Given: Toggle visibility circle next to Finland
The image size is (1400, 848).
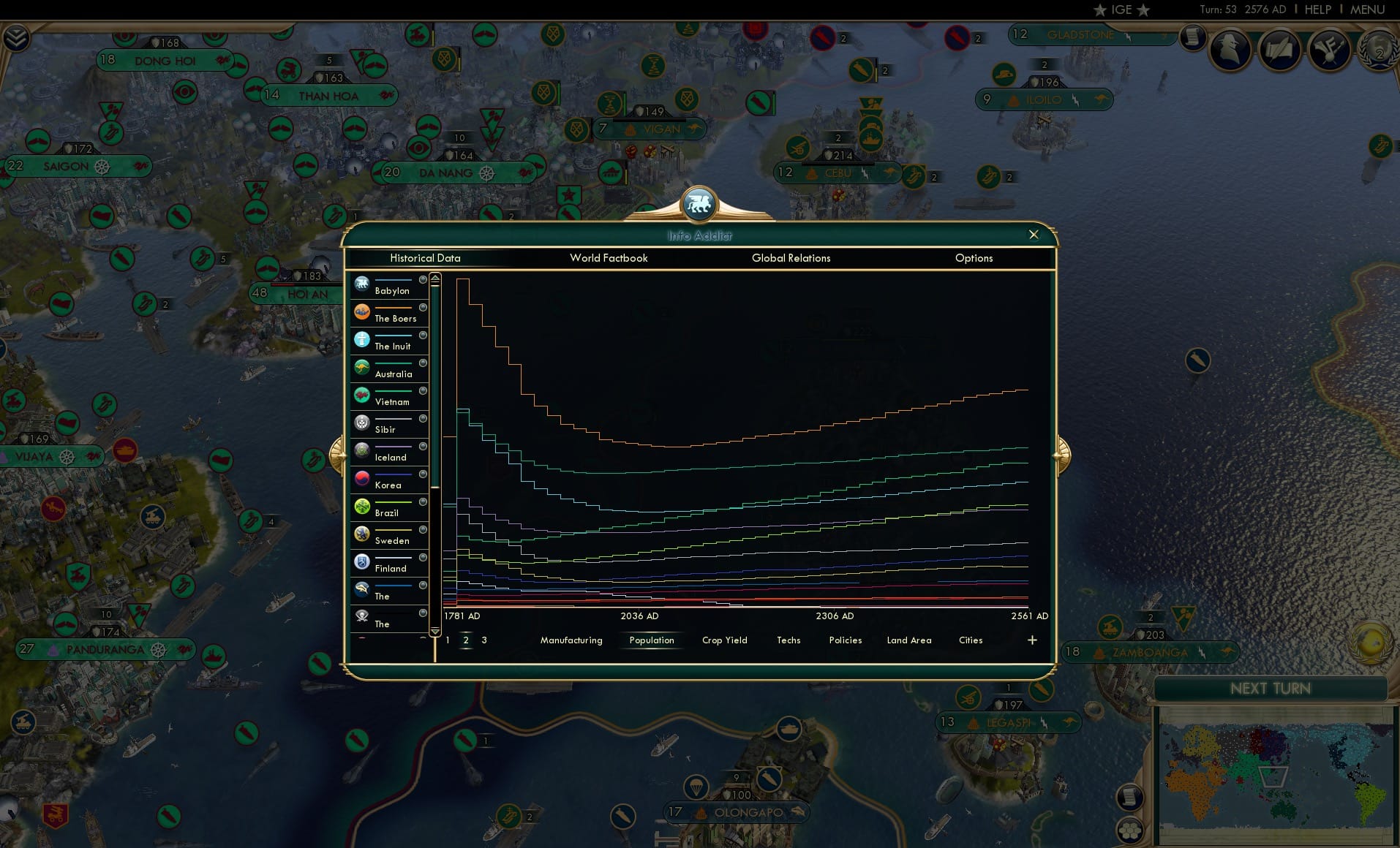Looking at the screenshot, I should [x=422, y=557].
